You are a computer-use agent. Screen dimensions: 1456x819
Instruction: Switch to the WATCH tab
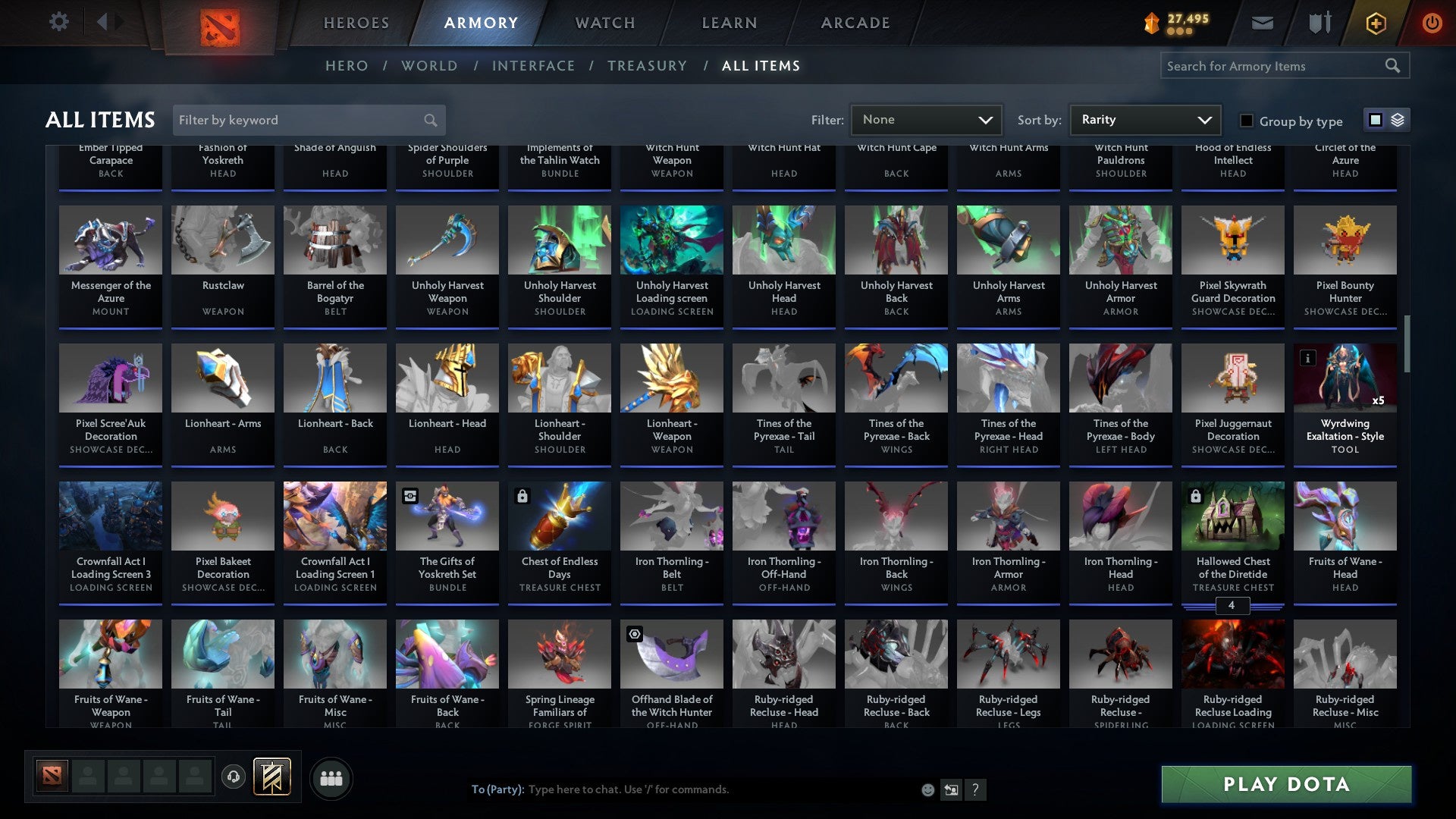(604, 23)
